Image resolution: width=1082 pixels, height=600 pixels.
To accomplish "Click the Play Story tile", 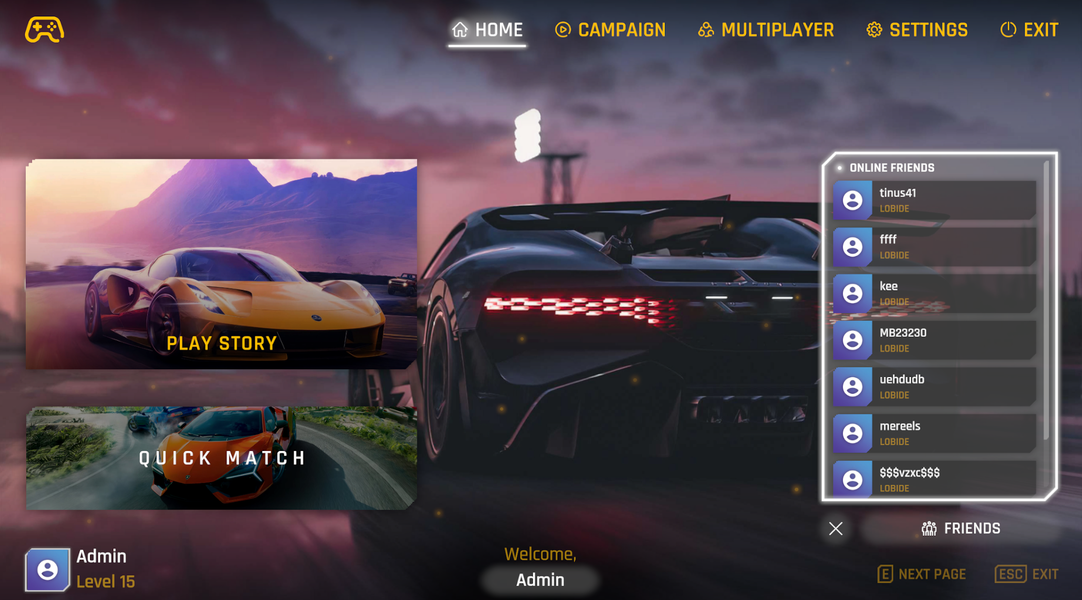I will (221, 264).
